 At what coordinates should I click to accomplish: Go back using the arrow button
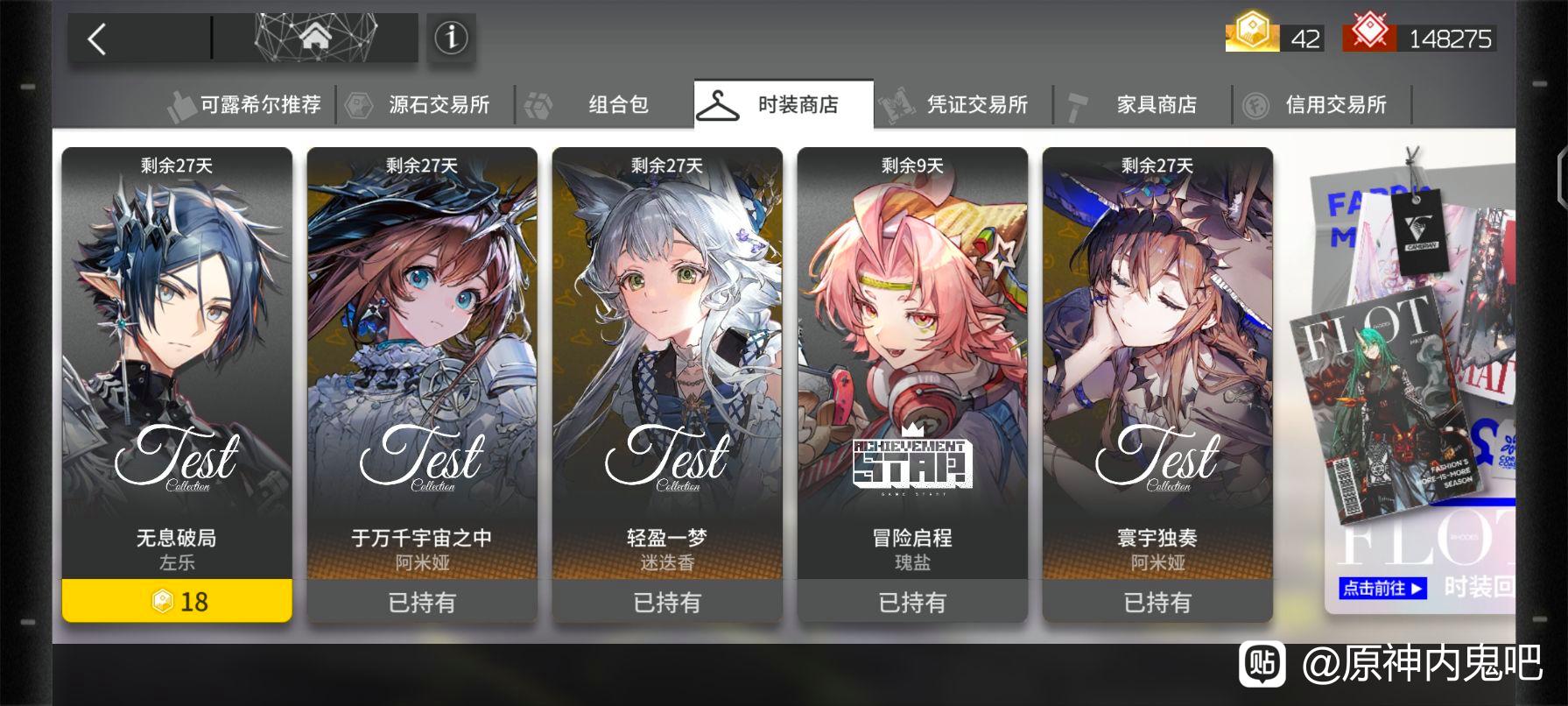98,39
